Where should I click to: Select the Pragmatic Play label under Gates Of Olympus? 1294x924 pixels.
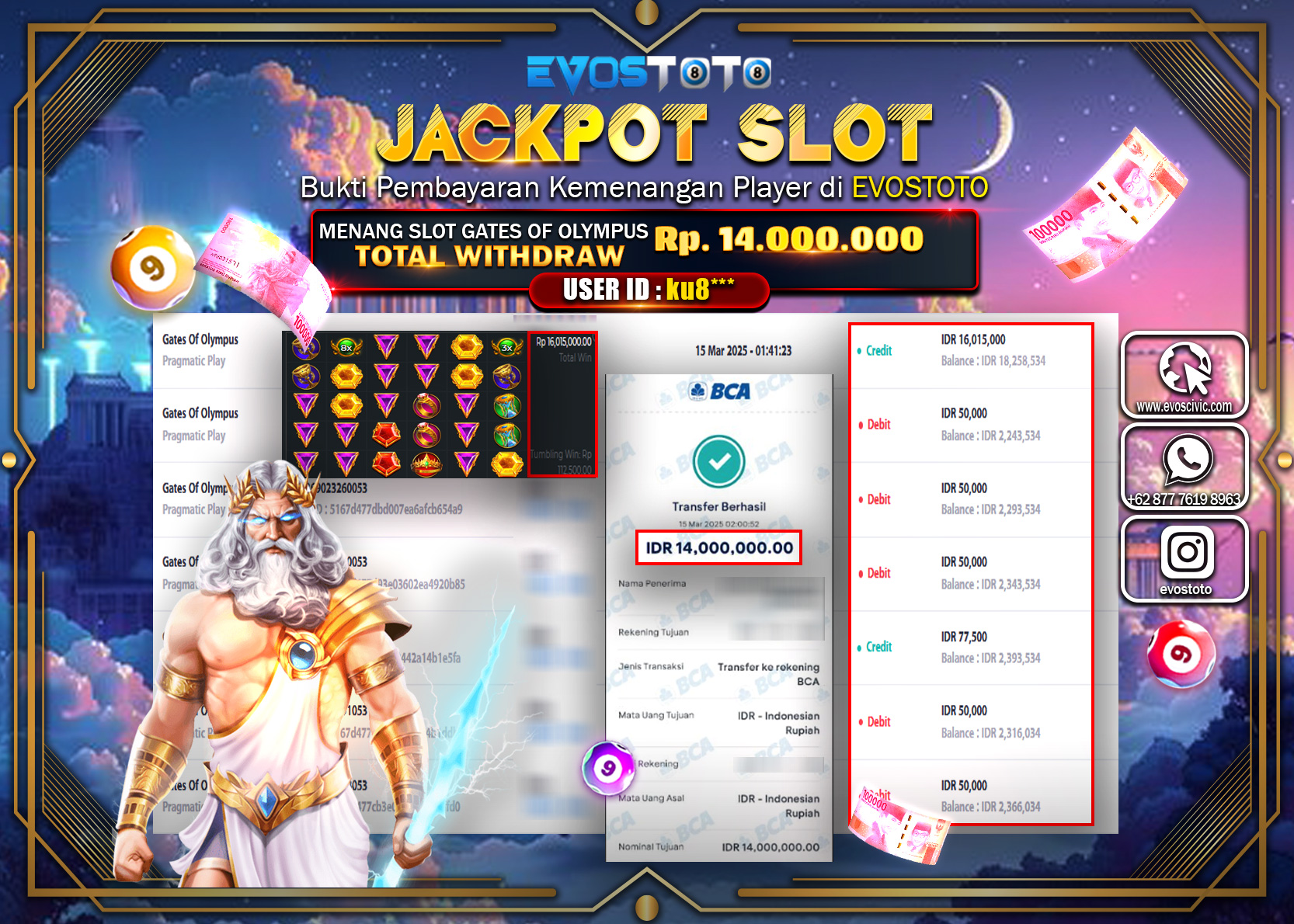(193, 361)
